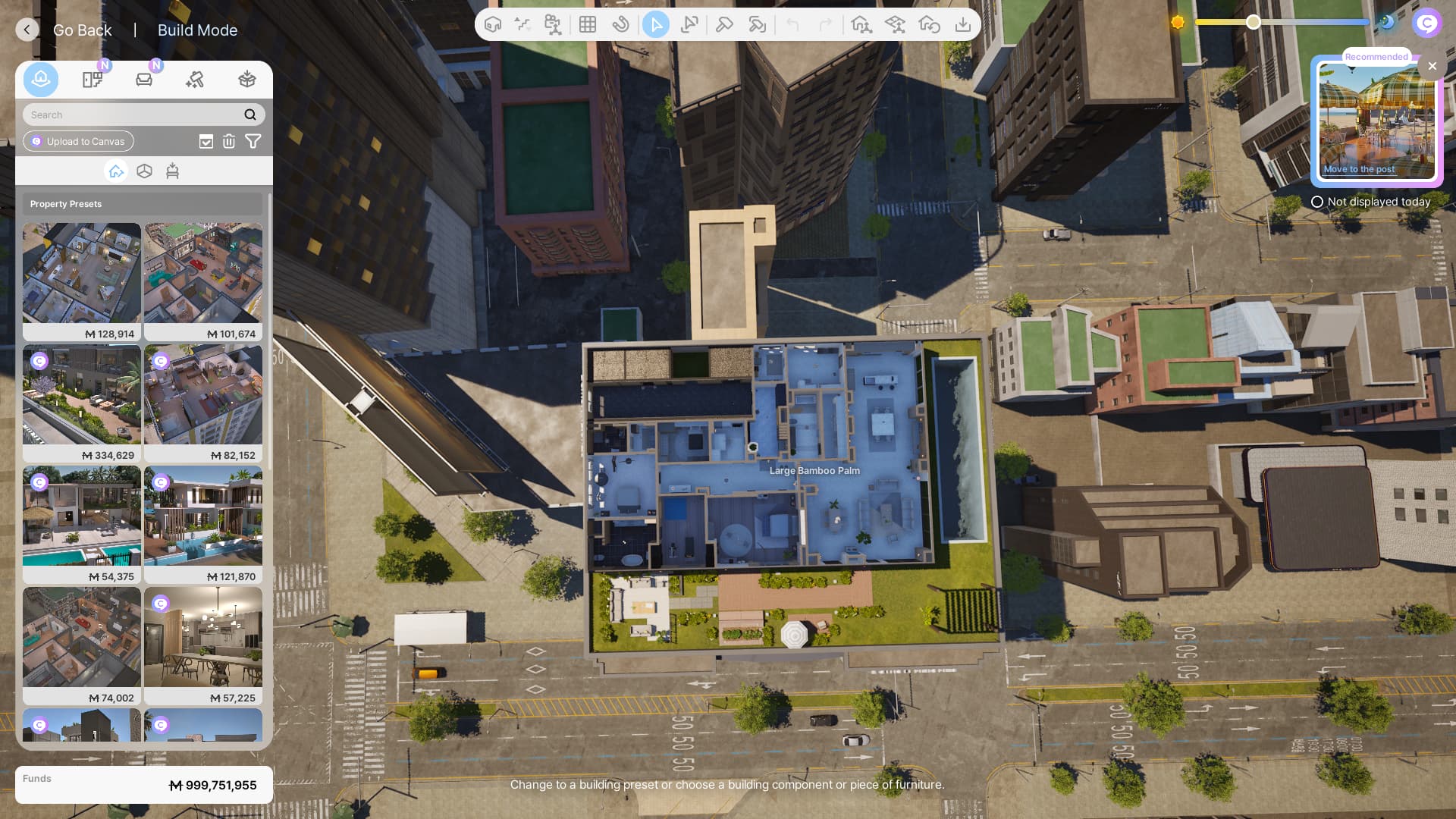Select the 128,914 property preset
Screen dimensions: 1456x819
[82, 281]
